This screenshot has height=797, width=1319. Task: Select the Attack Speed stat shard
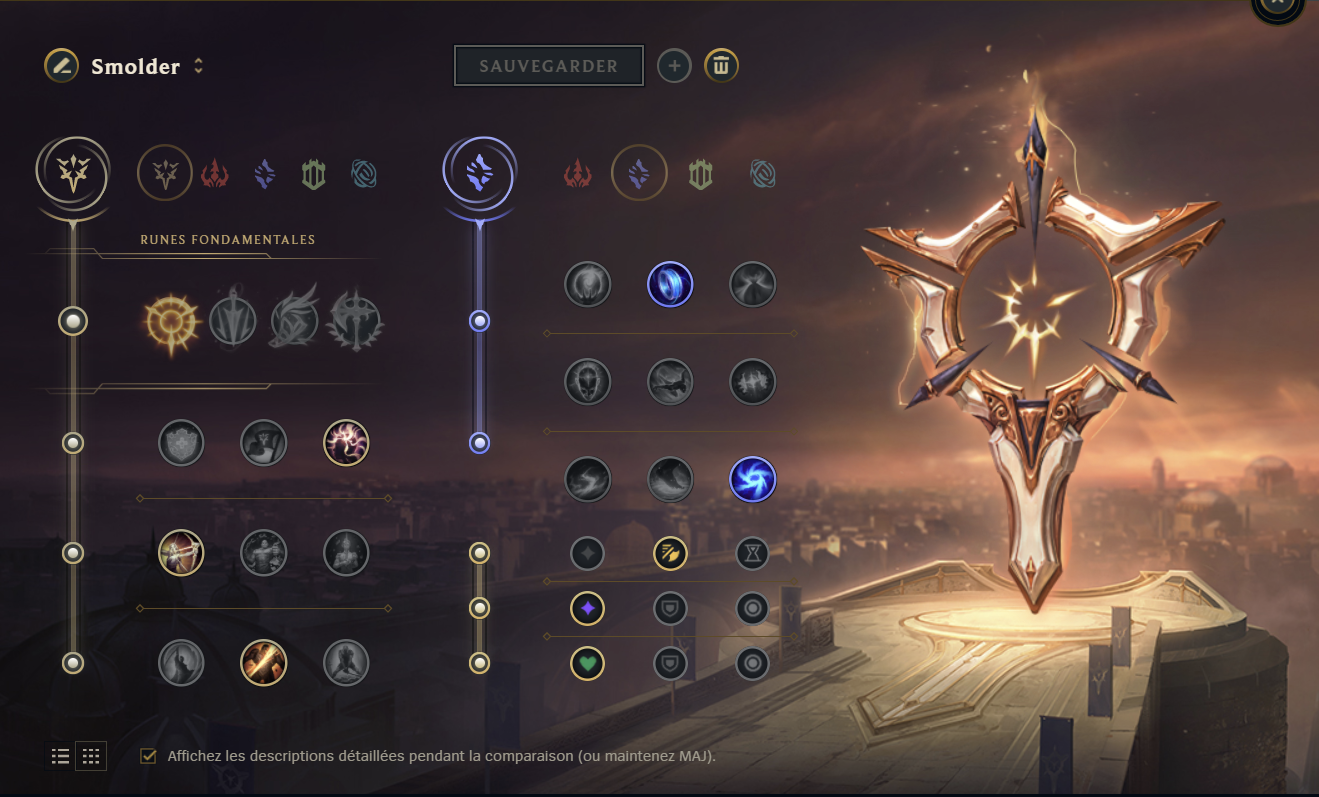point(671,553)
